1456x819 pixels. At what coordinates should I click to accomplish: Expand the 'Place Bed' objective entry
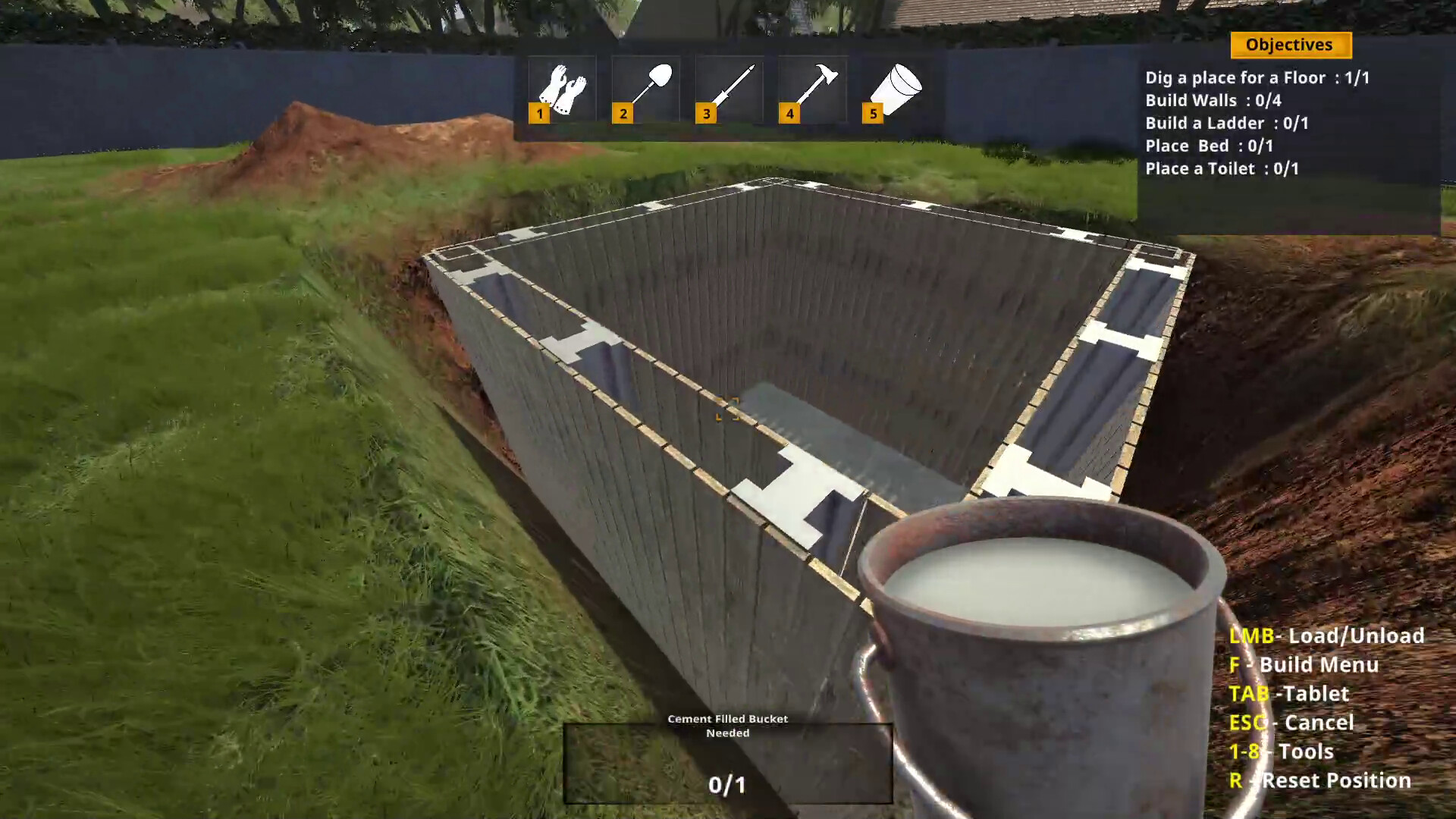click(x=1210, y=146)
